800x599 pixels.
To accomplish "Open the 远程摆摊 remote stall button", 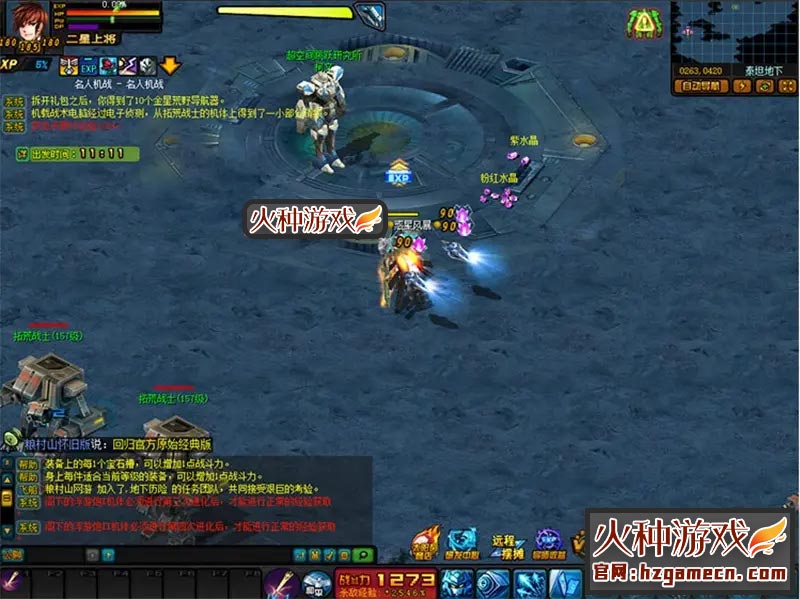I will click(x=503, y=546).
